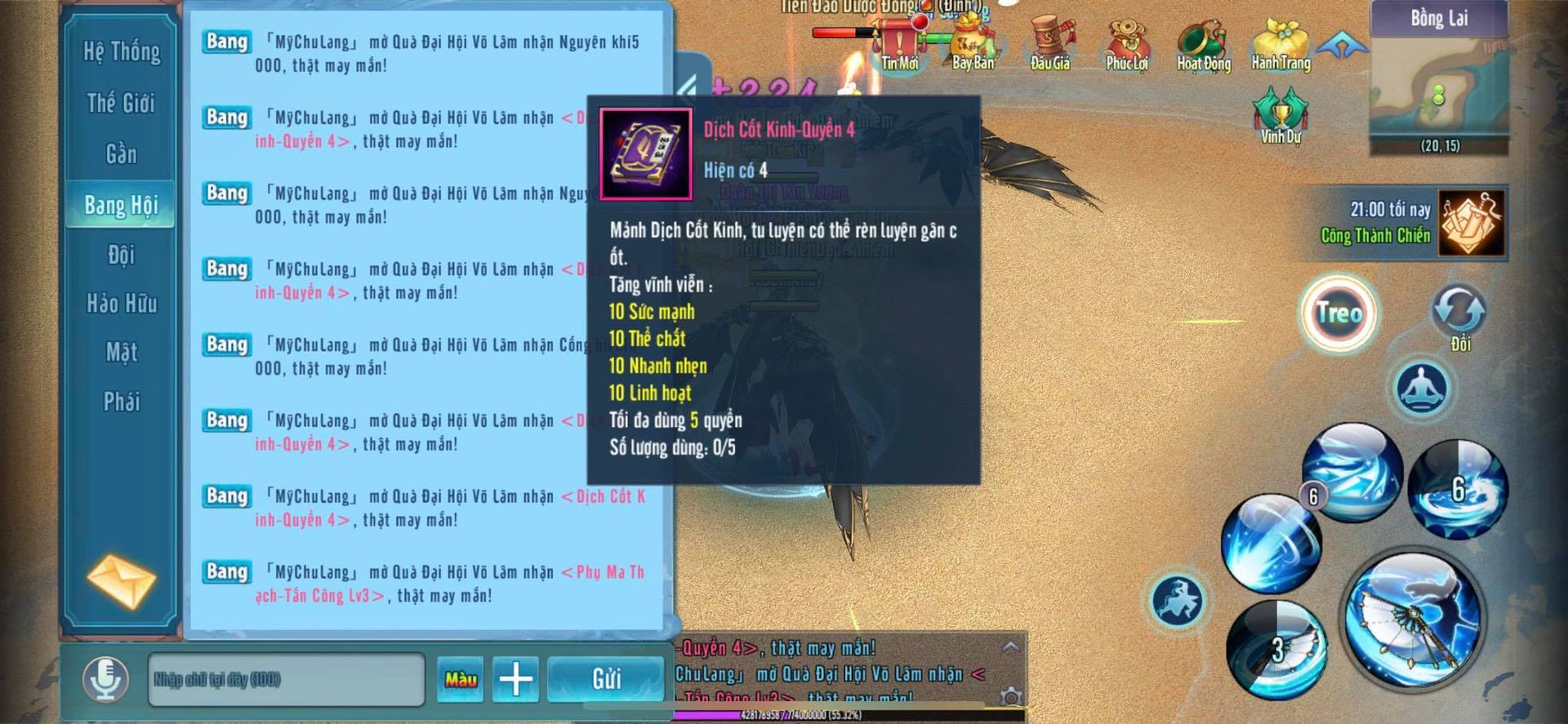Click the plus button beside Màu
1568x724 pixels.
515,679
